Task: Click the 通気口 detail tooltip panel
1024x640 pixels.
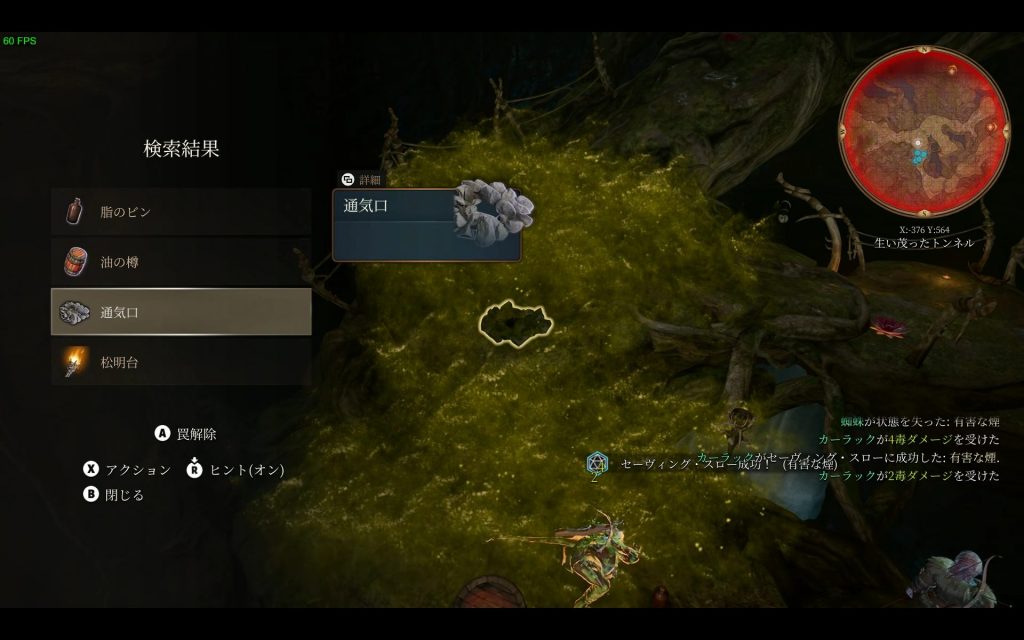Action: [x=426, y=226]
